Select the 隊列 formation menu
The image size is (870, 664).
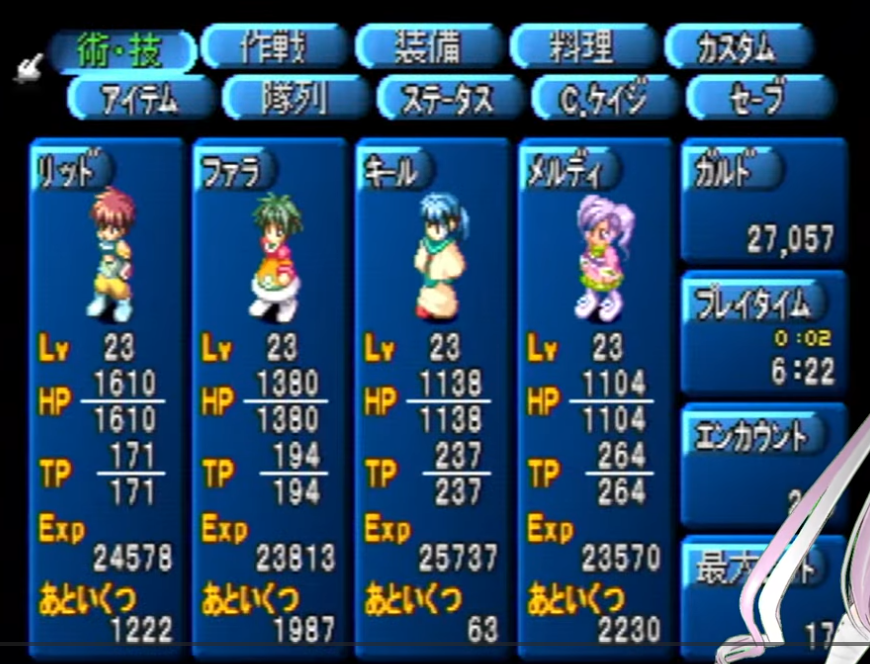(x=296, y=98)
